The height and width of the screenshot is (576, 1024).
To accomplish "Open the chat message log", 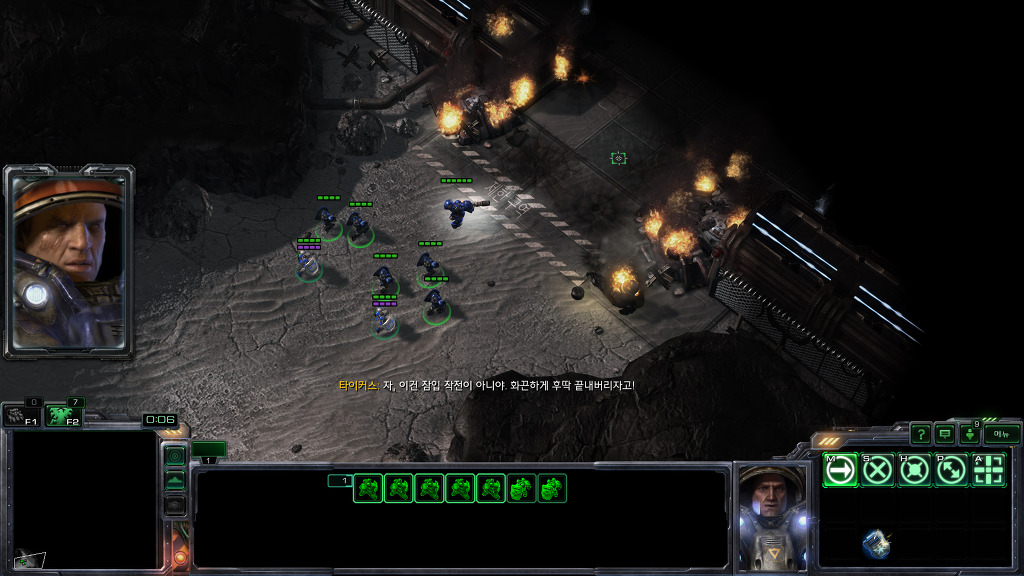I will (945, 434).
